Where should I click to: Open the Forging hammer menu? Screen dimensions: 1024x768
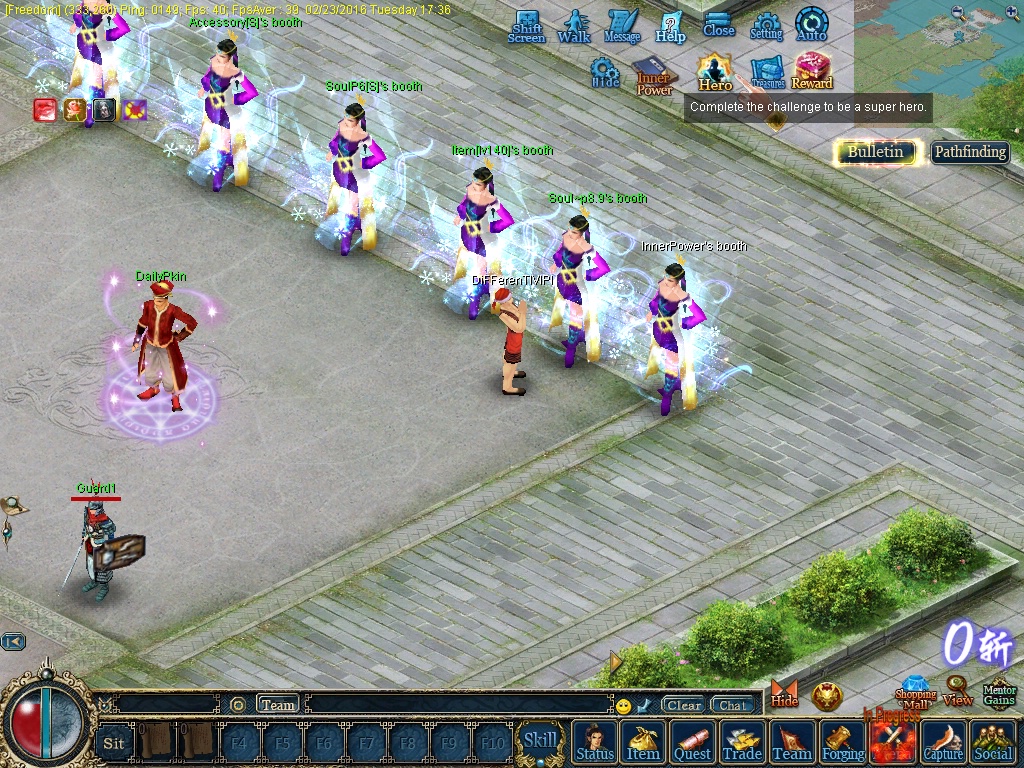click(x=843, y=743)
